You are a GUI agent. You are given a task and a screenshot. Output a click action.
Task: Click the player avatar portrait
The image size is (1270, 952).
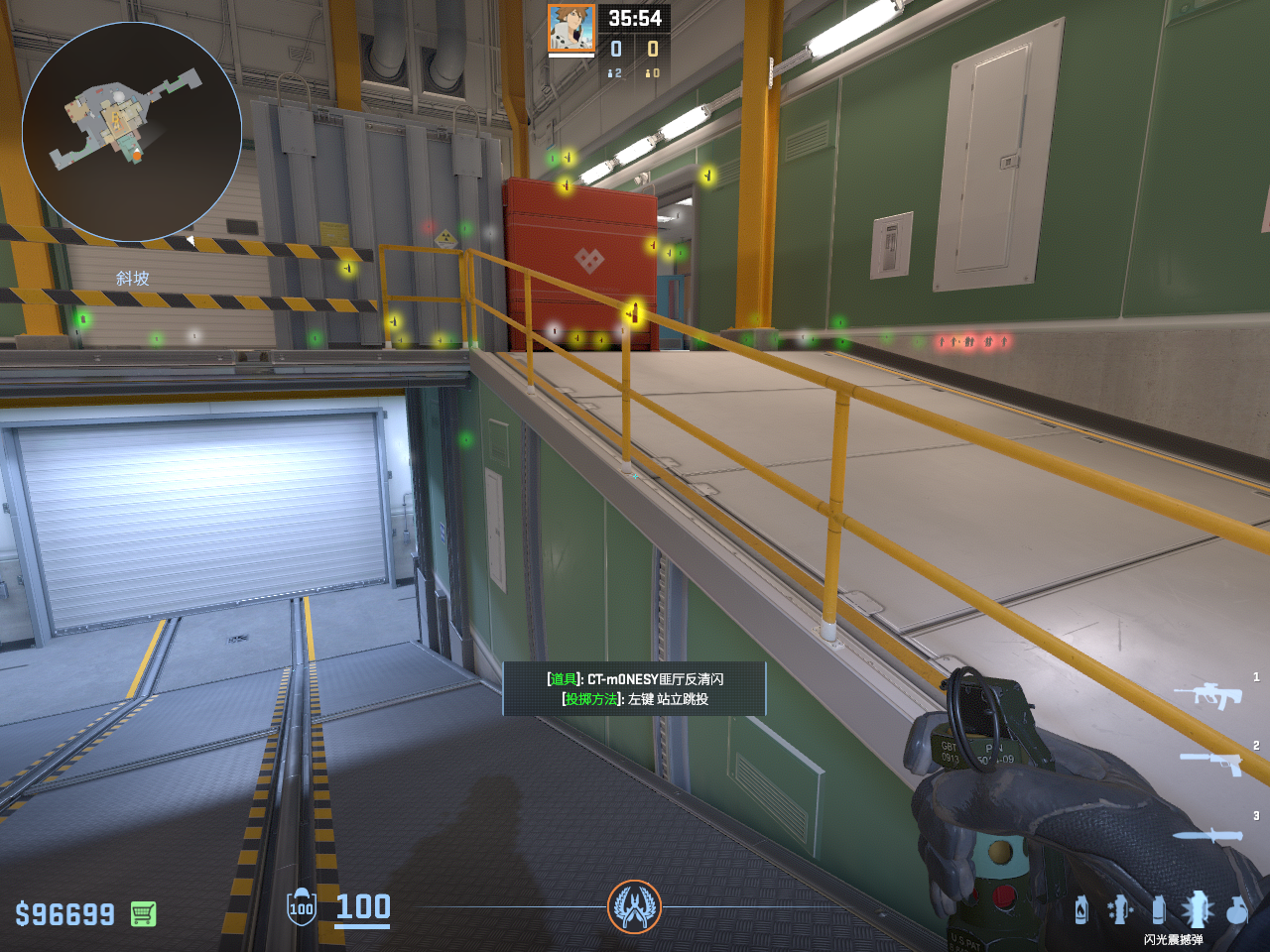pyautogui.click(x=571, y=29)
